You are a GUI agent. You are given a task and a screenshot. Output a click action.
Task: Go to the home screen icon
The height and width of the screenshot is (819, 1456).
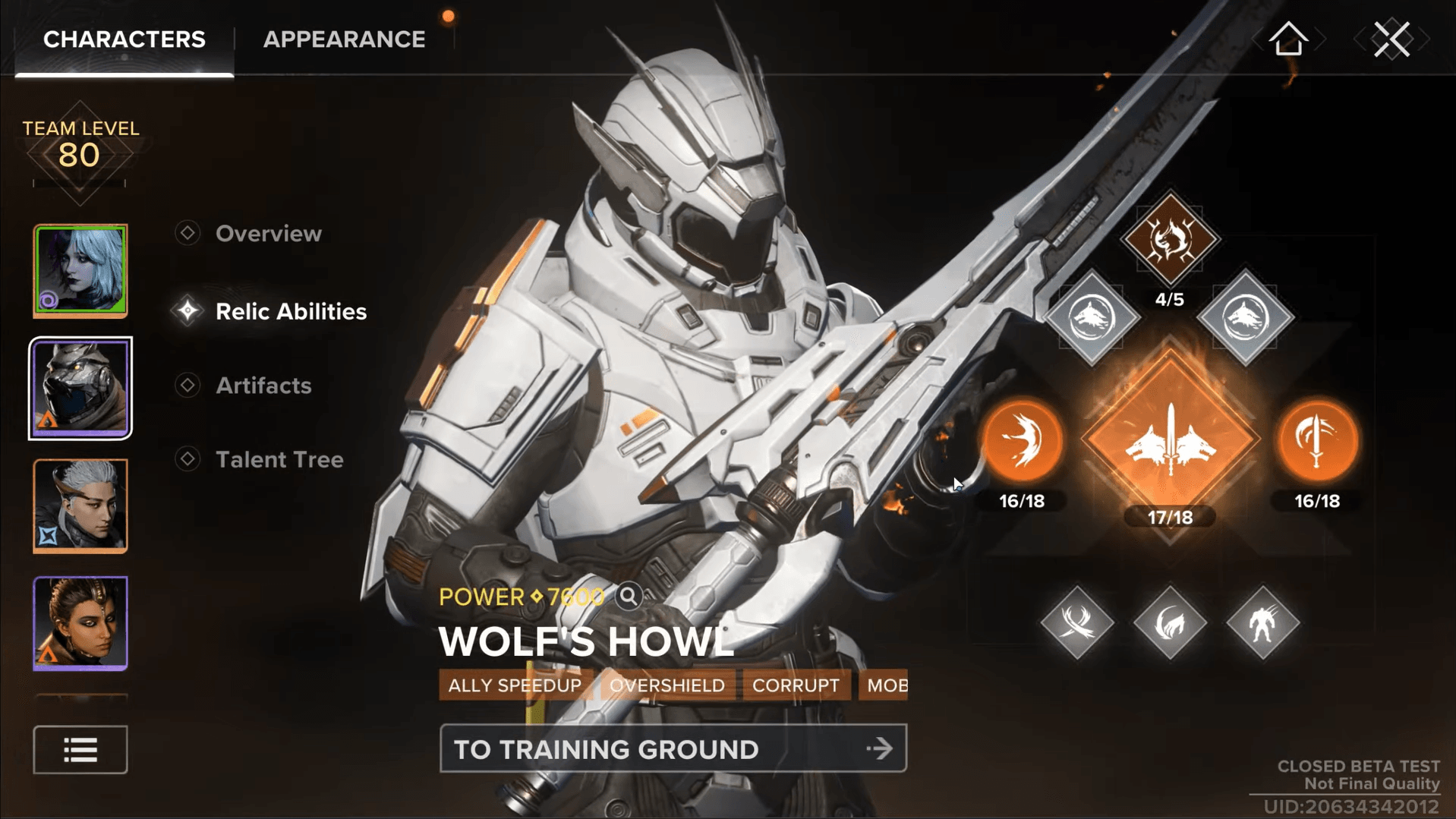tap(1288, 39)
